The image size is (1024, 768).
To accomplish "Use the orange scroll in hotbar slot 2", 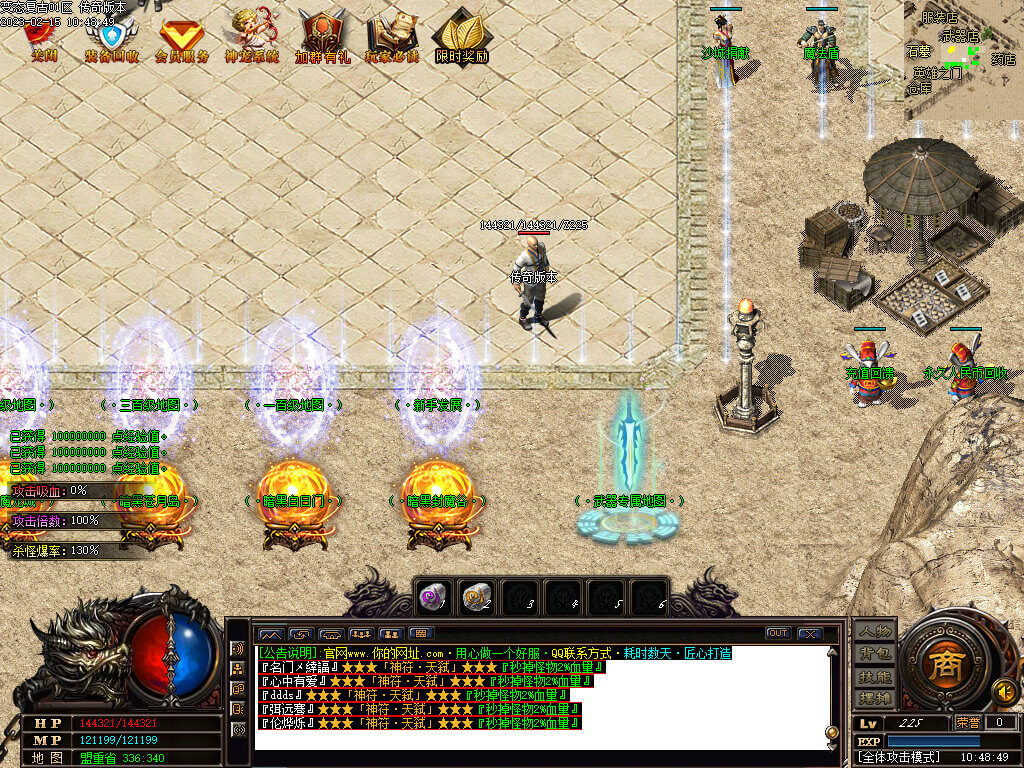I will pyautogui.click(x=475, y=597).
